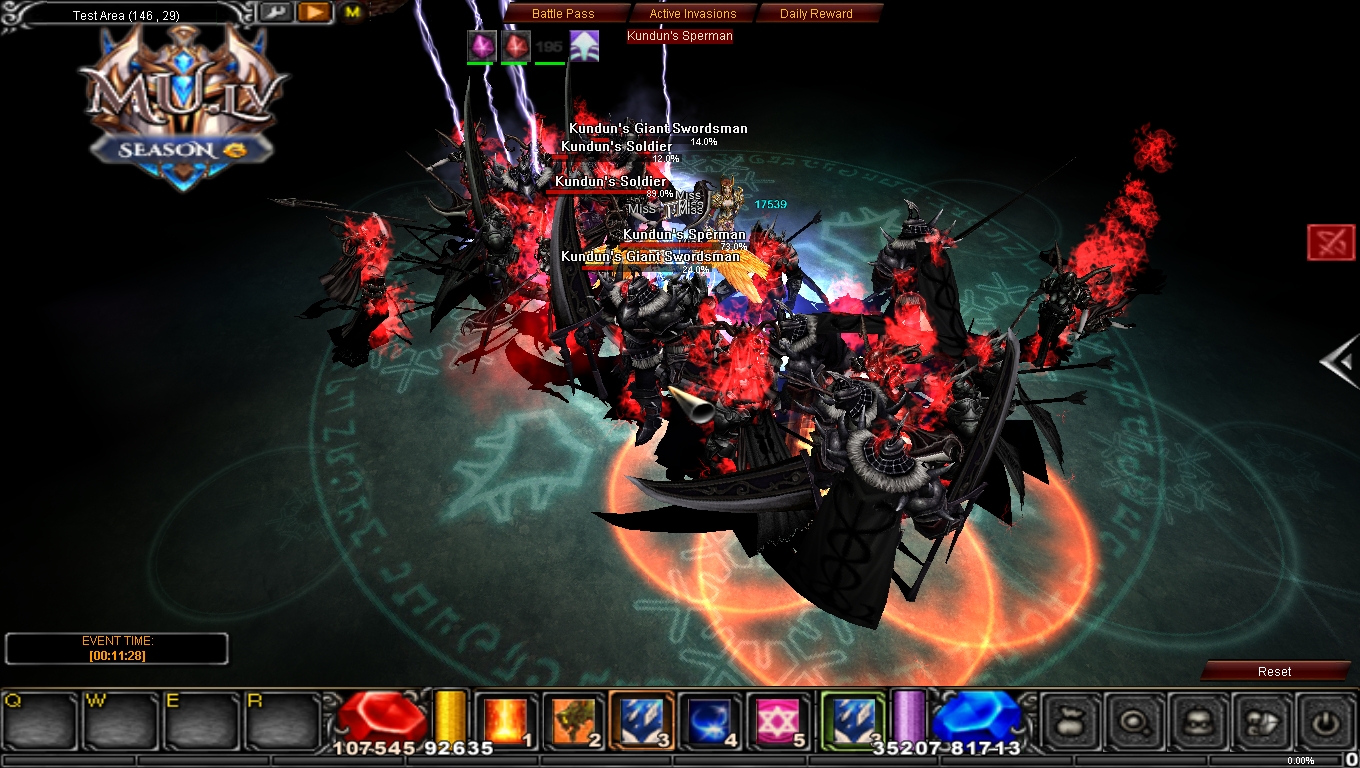
Task: Click the pink crystal buff icon at top
Action: click(x=480, y=45)
